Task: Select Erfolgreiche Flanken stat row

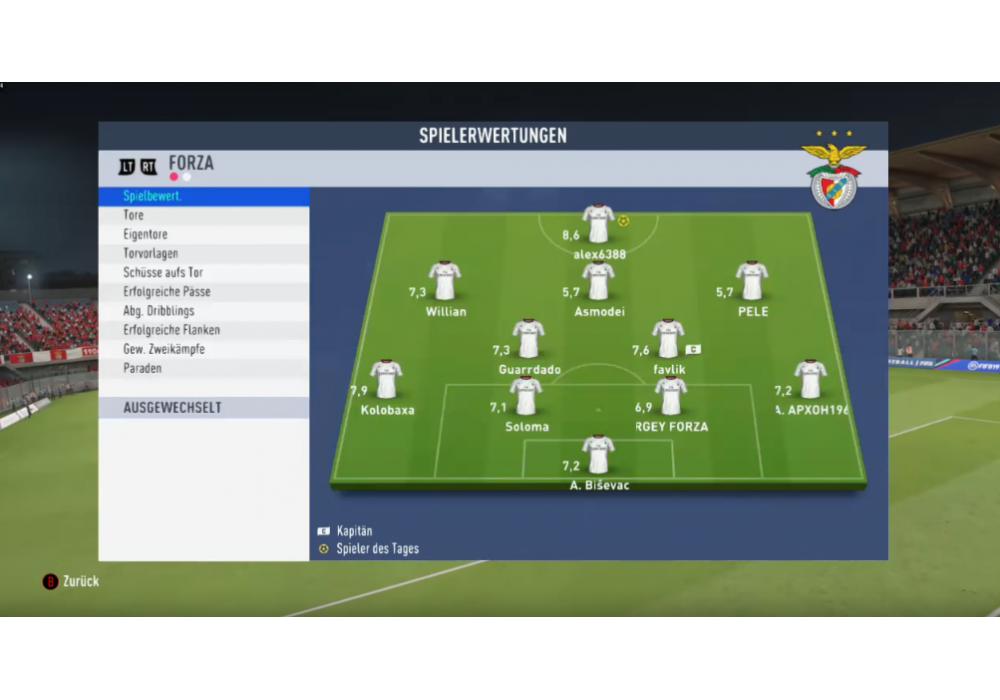Action: pyautogui.click(x=203, y=330)
